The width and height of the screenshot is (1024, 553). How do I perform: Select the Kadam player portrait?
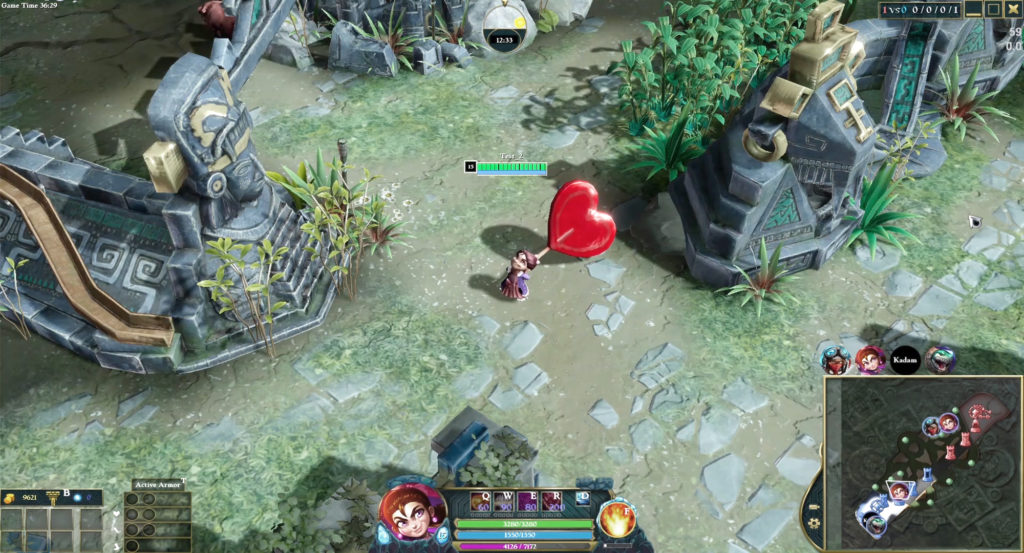click(x=905, y=360)
